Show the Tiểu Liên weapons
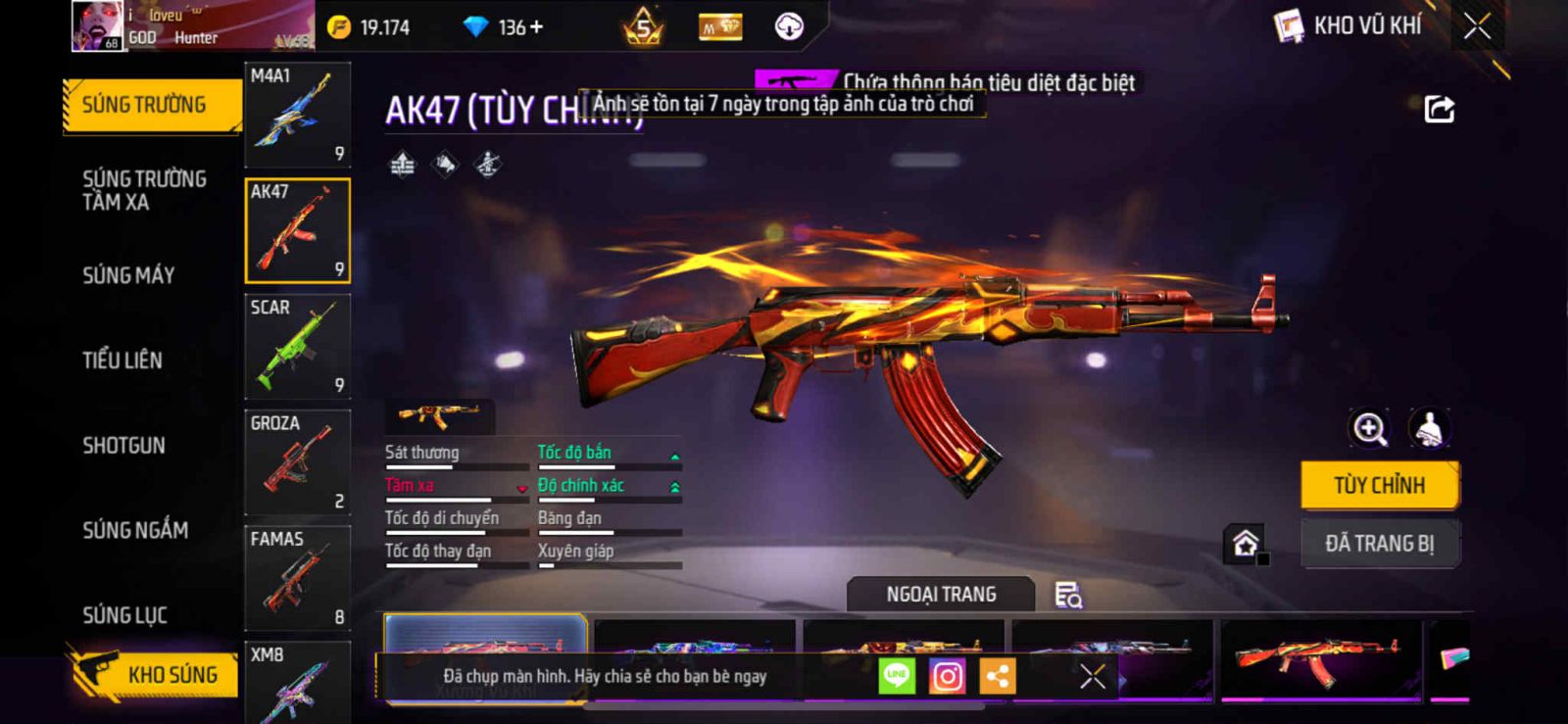 [122, 361]
